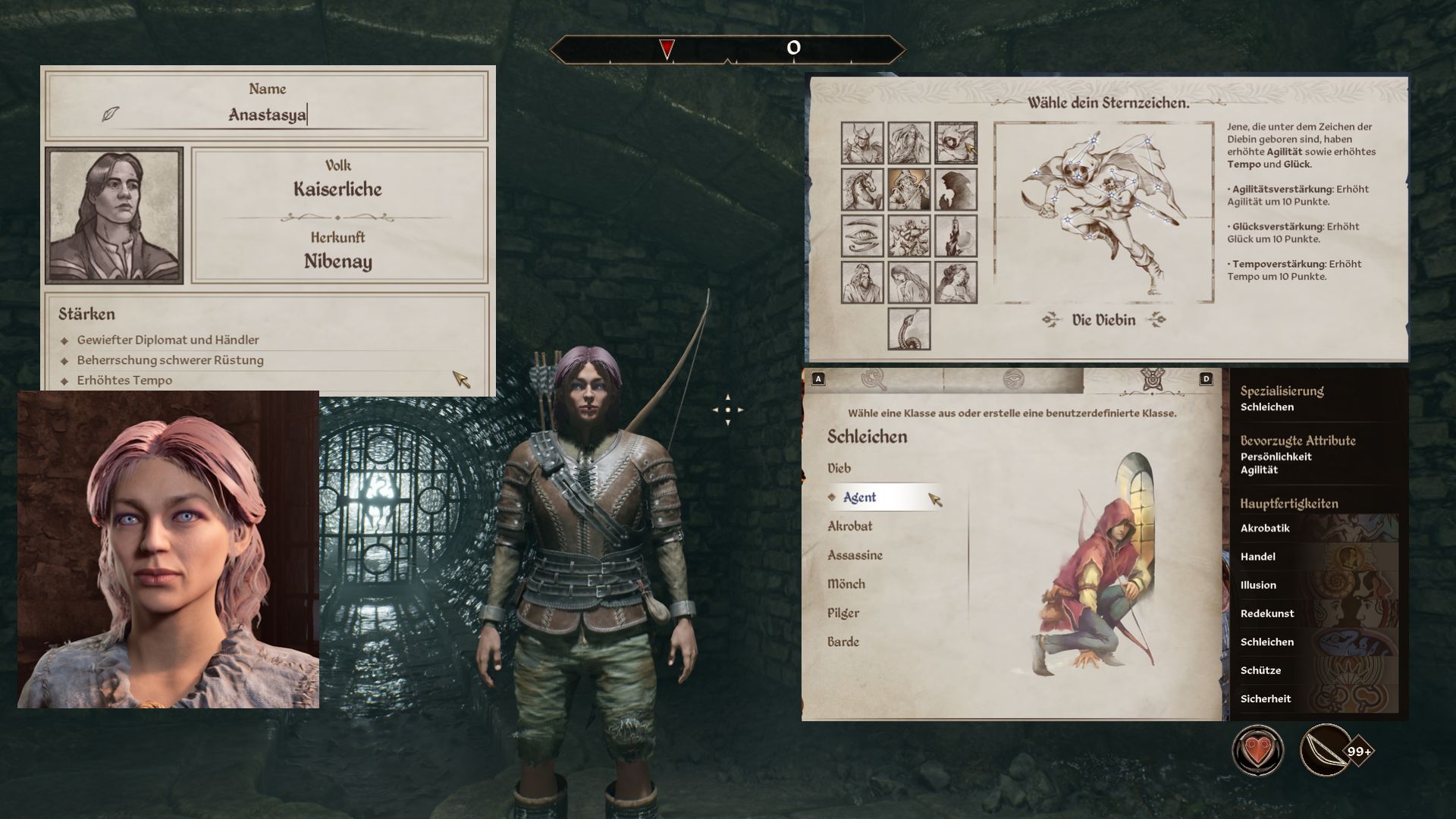Select Assassine from the class list
1456x819 pixels.
(855, 555)
